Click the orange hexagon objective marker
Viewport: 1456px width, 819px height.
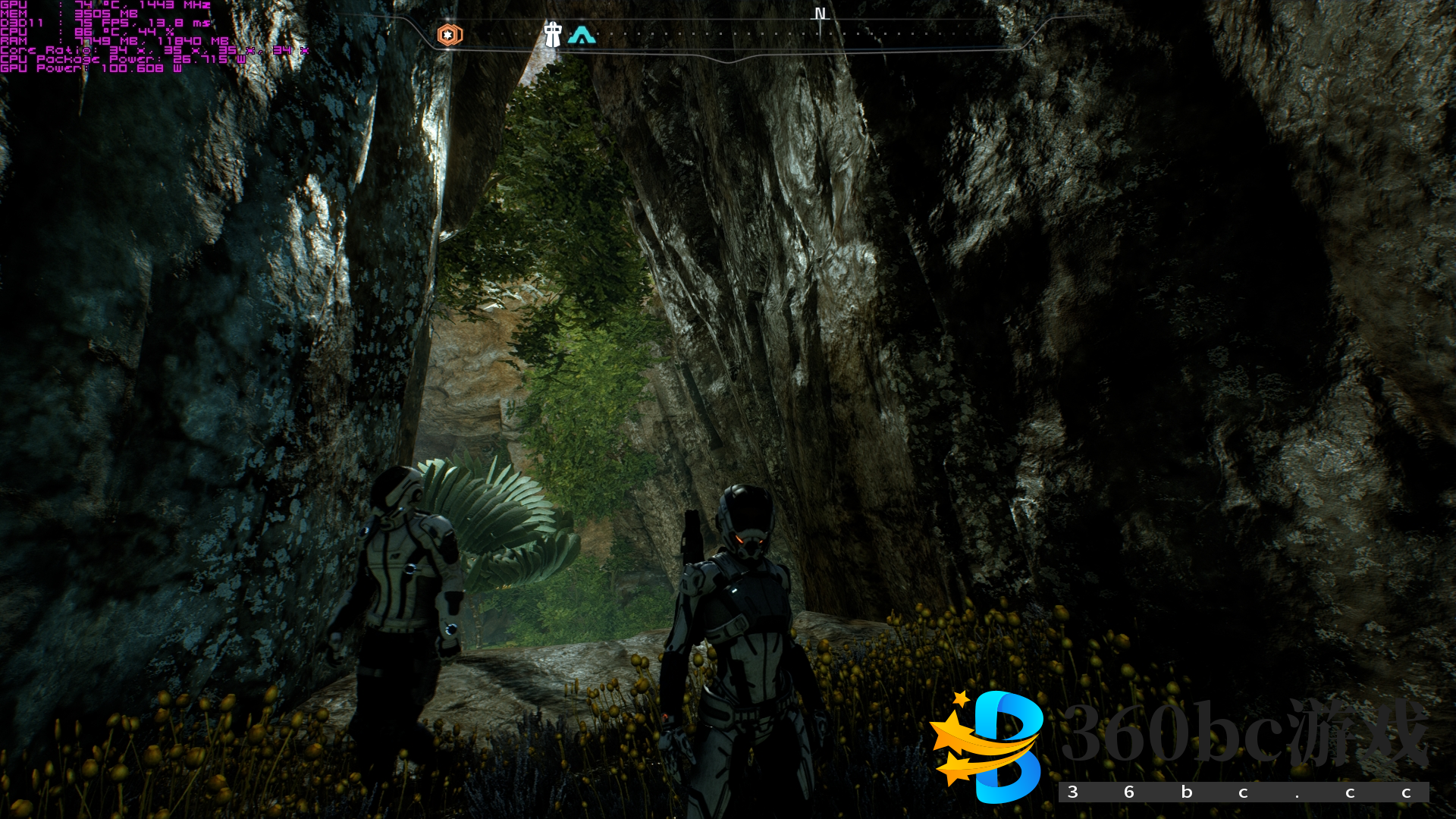(x=449, y=35)
